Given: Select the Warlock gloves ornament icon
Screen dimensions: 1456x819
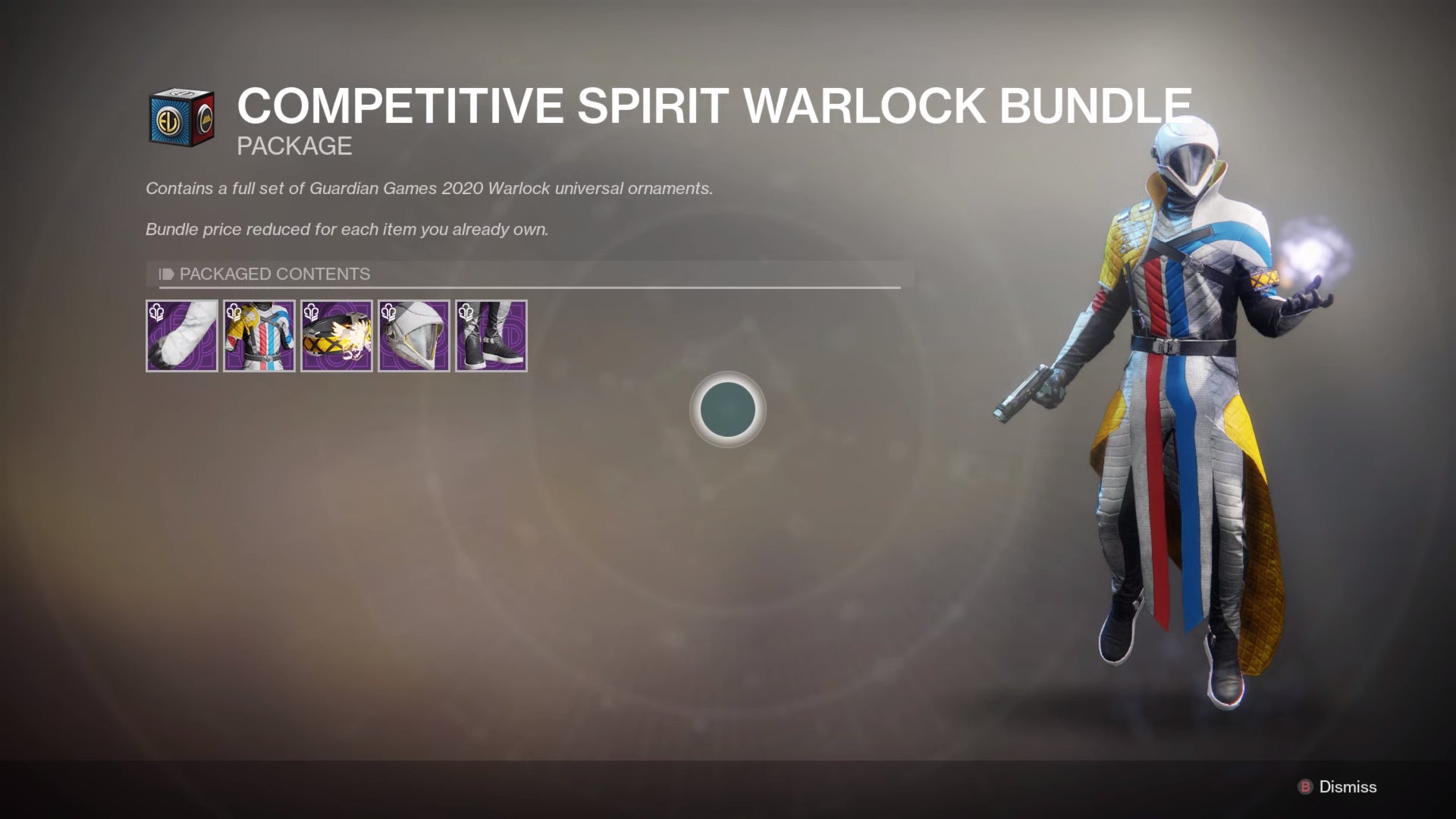Looking at the screenshot, I should [182, 336].
